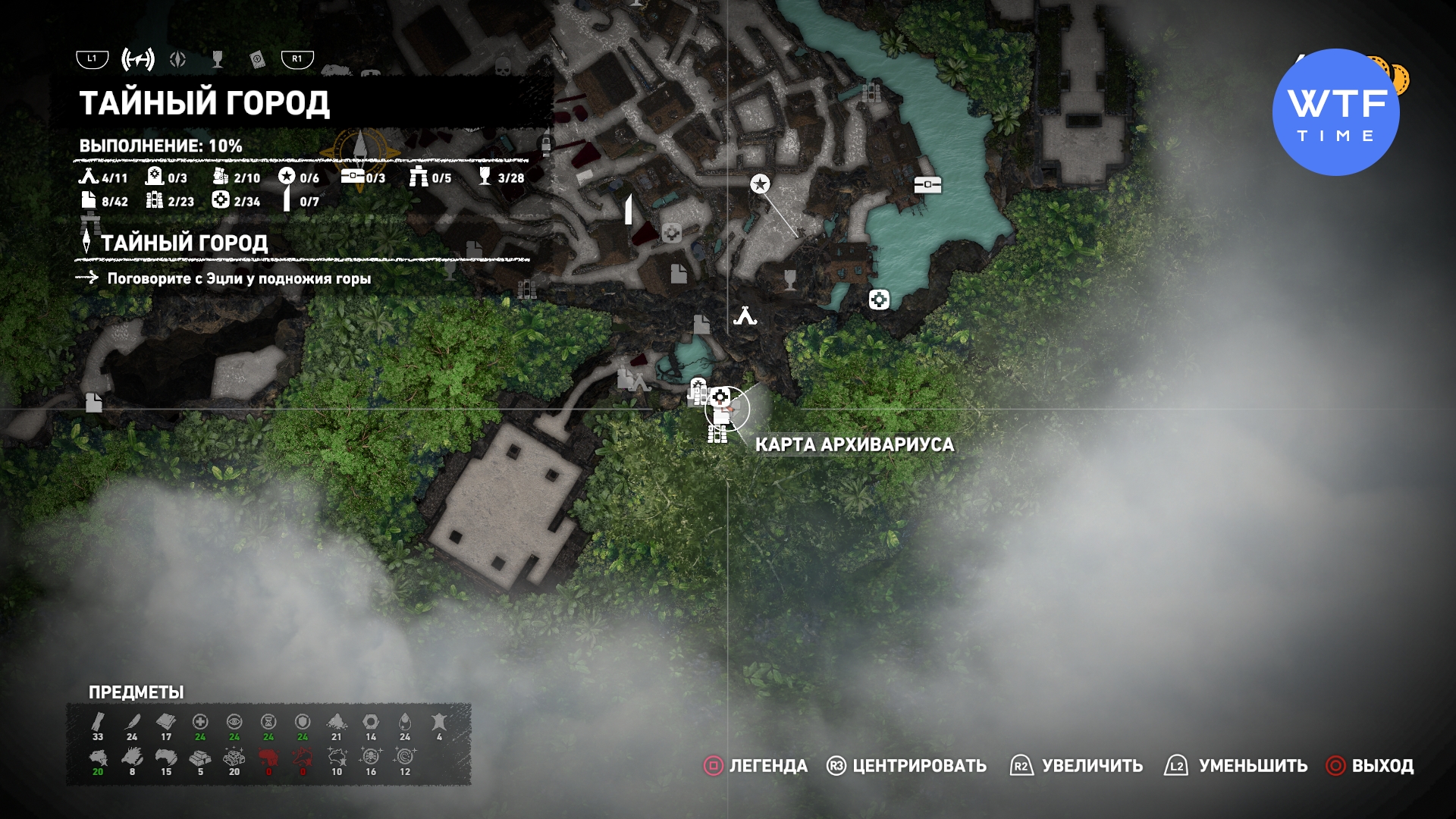Switch to the compass-shaped tab
This screenshot has width=1456, height=819.
pos(178,59)
